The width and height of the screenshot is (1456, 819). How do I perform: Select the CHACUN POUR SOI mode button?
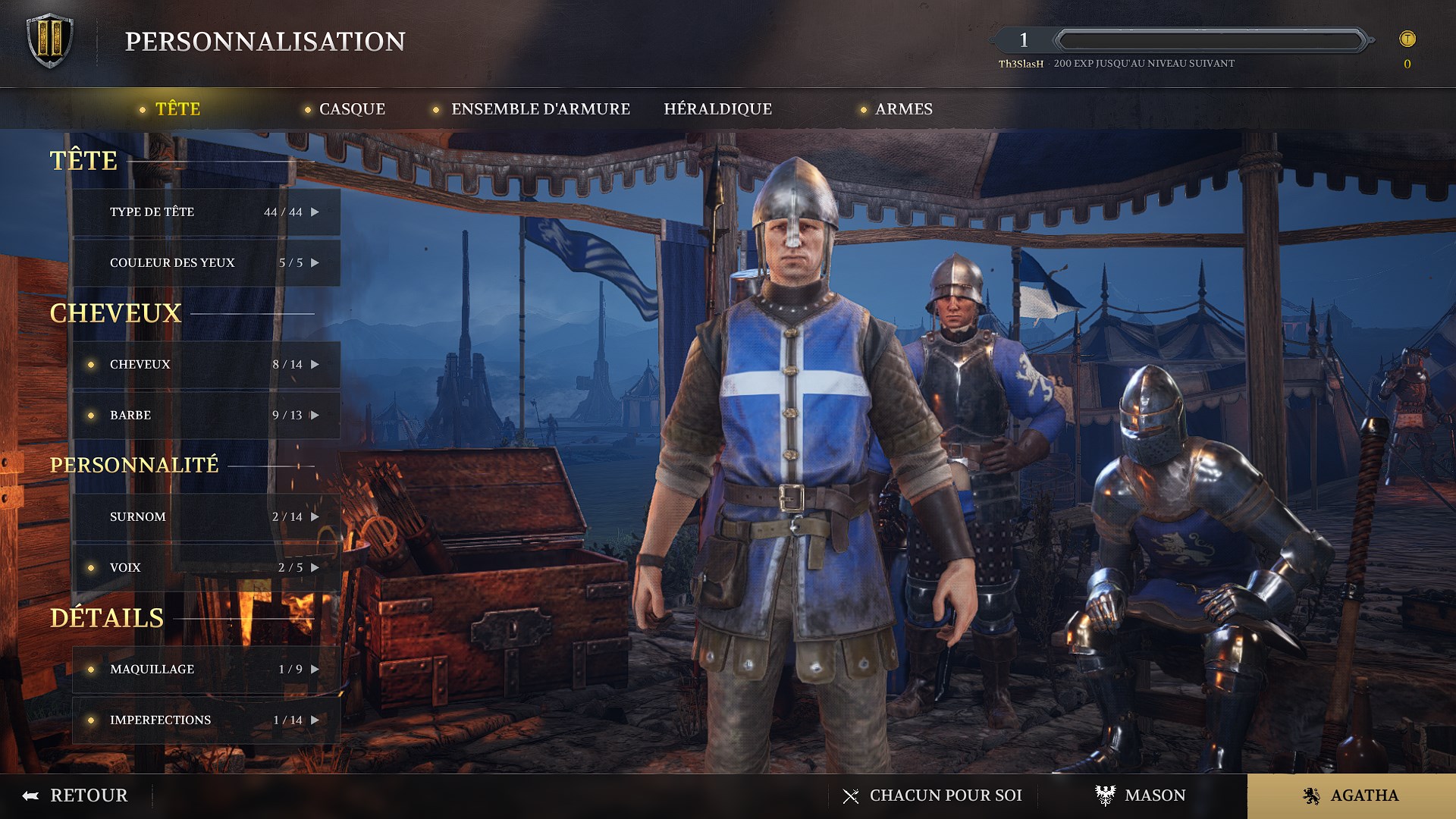point(944,795)
